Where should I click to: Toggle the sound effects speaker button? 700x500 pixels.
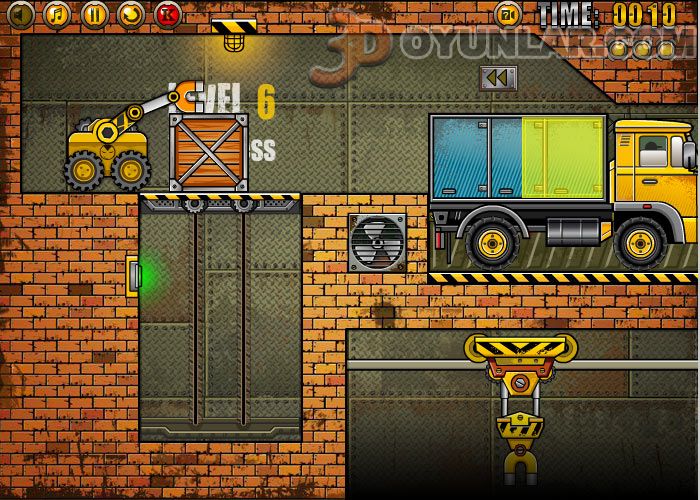click(20, 14)
